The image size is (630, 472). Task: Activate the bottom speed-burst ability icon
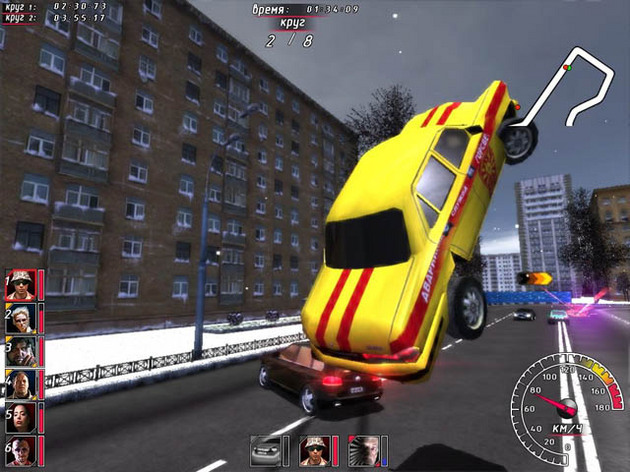click(365, 451)
